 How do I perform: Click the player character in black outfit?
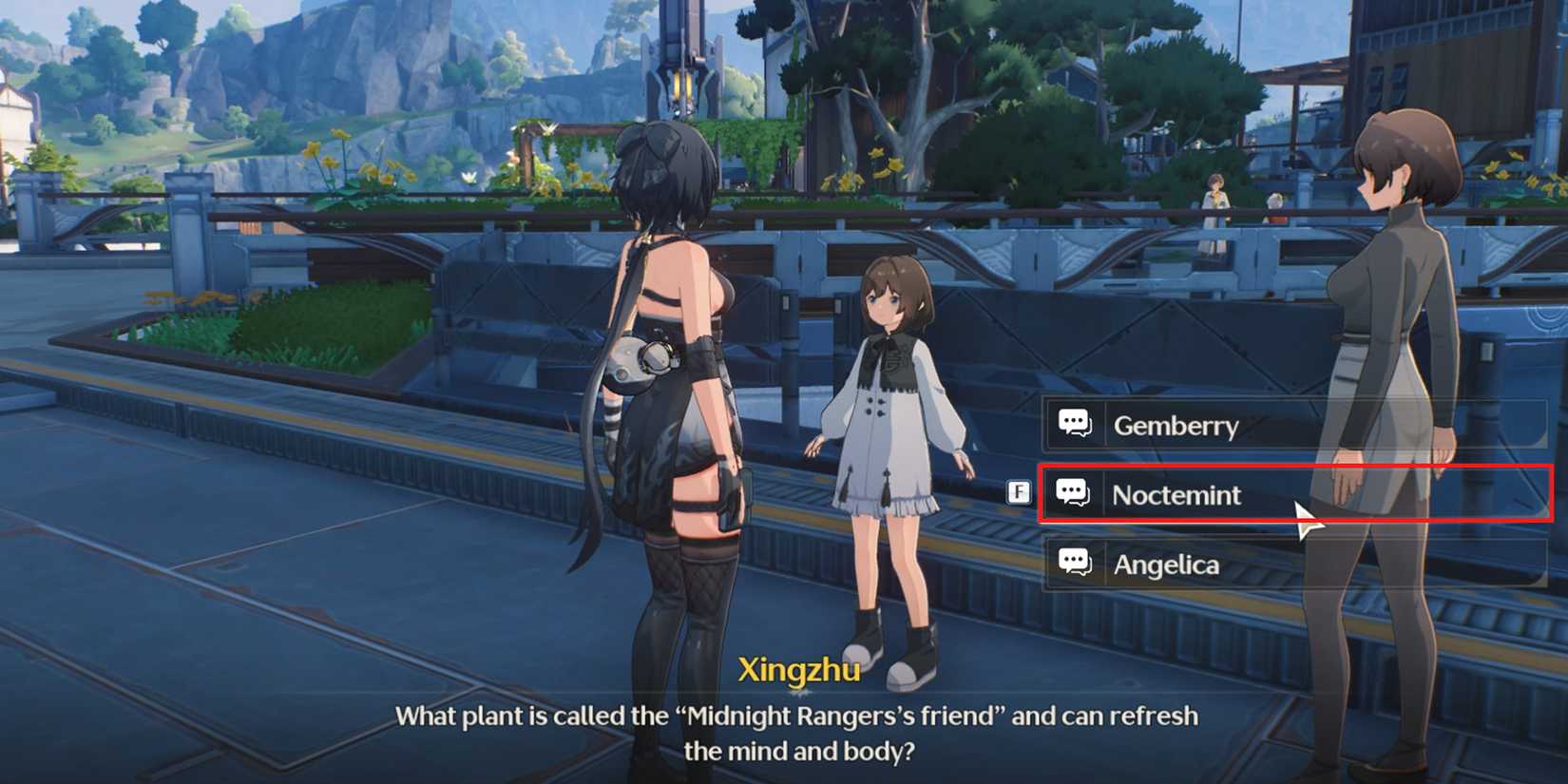click(675, 380)
